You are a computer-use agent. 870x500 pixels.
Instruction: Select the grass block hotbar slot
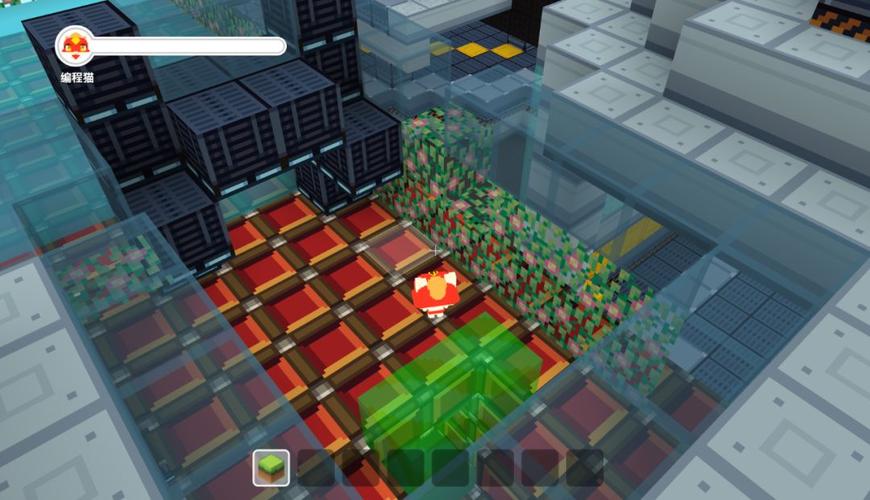[x=271, y=467]
